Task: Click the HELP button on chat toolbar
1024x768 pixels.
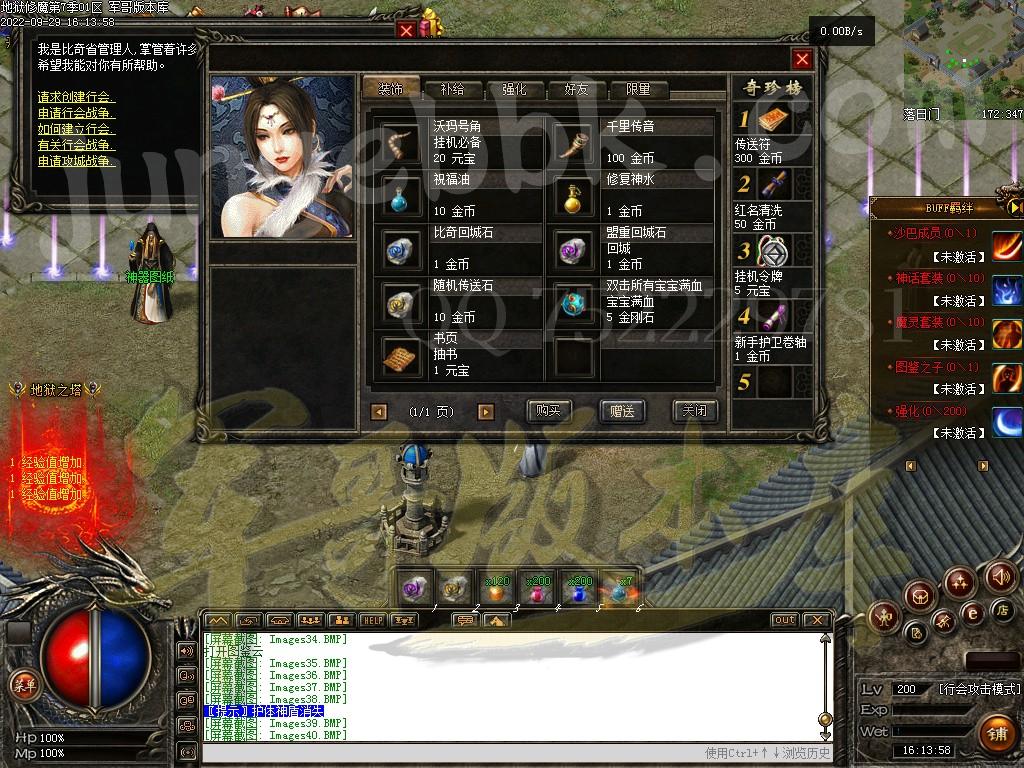Action: pos(372,620)
